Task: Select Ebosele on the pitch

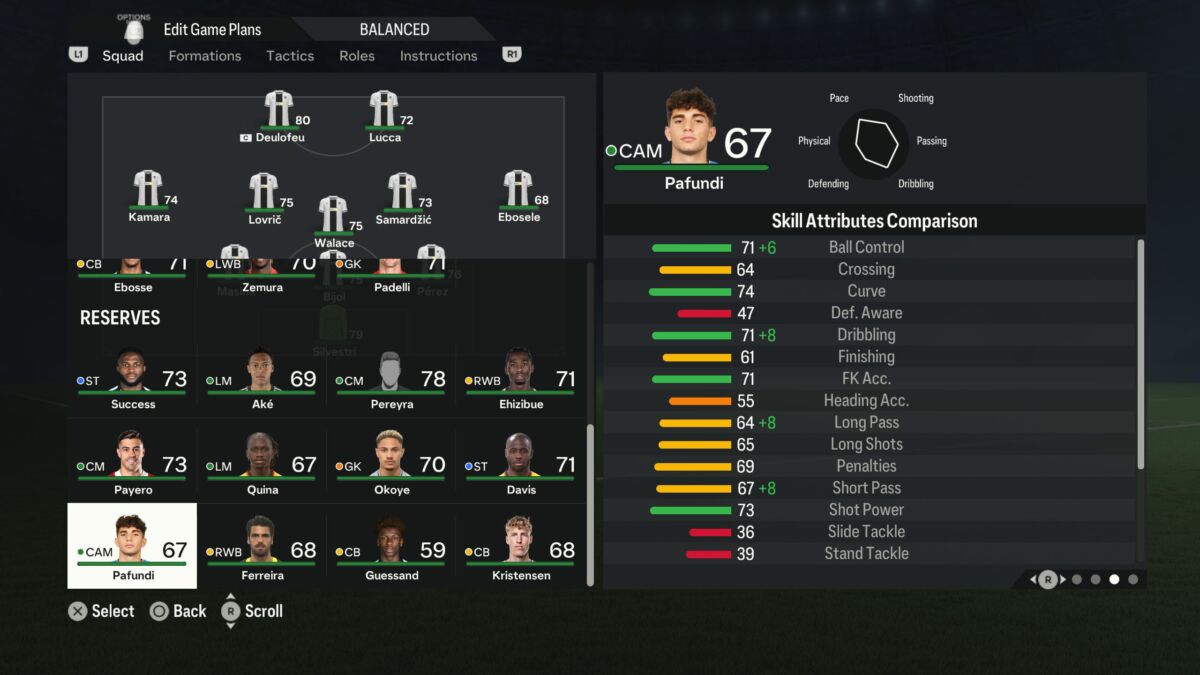Action: click(x=518, y=196)
